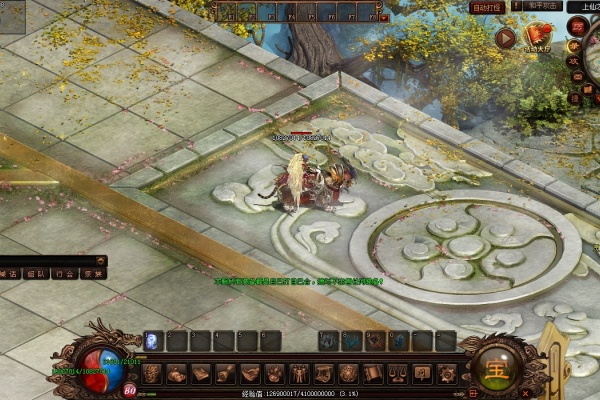Click the round play arrow button
This screenshot has height=400, width=600.
[506, 38]
